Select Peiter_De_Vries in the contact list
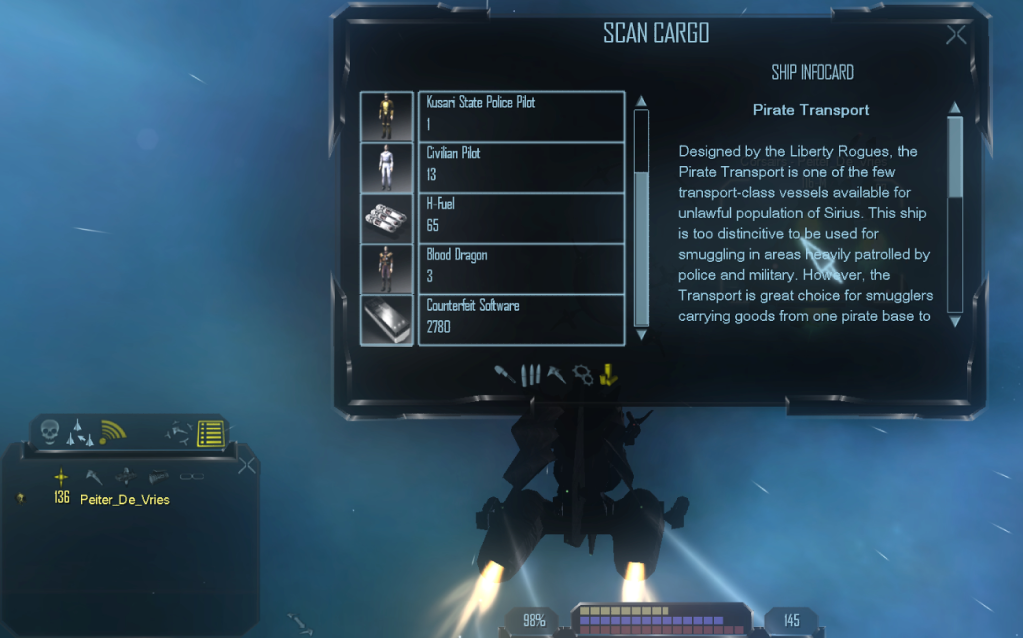This screenshot has width=1023, height=638. (124, 499)
